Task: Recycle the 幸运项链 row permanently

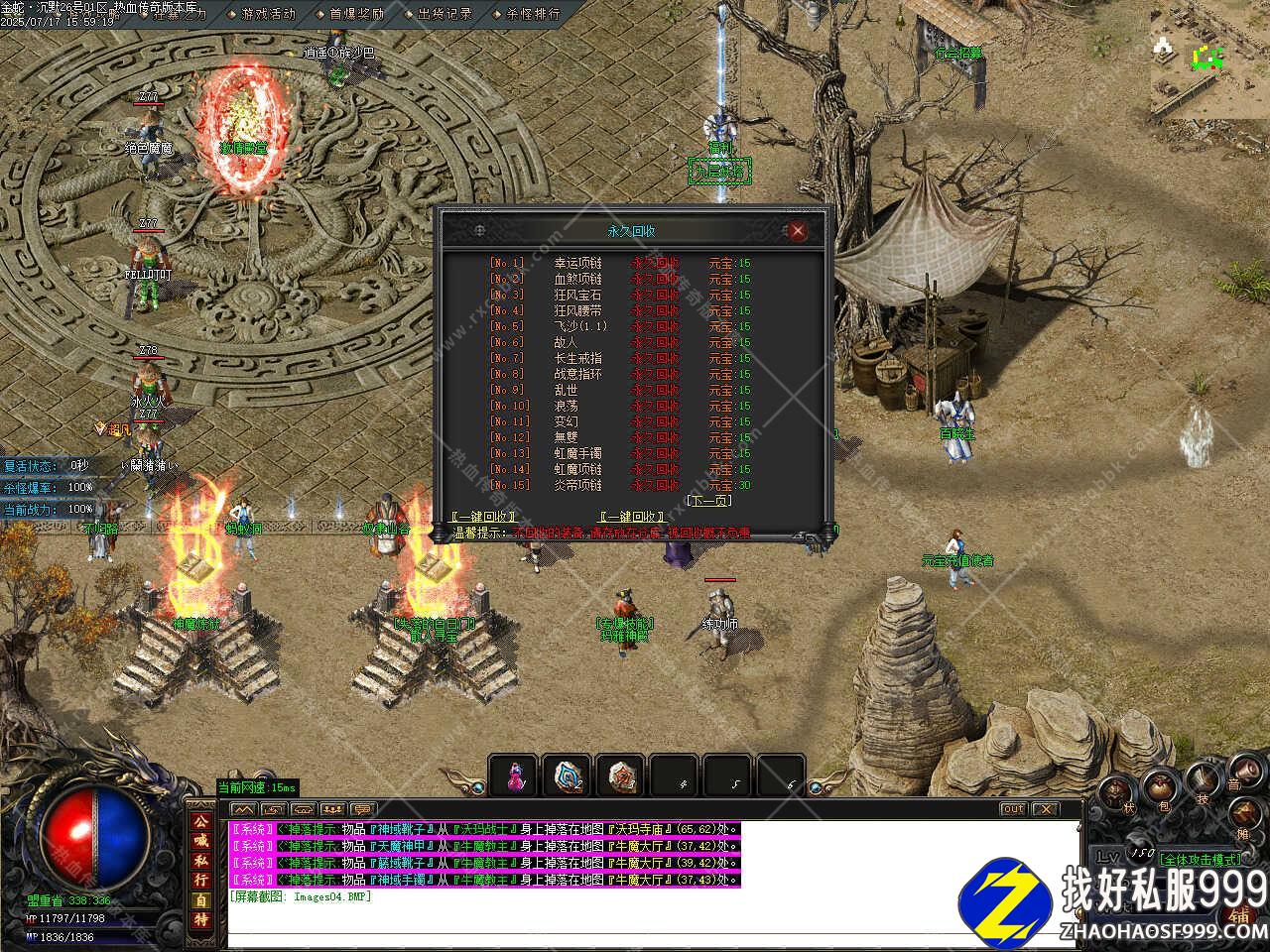Action: 655,263
